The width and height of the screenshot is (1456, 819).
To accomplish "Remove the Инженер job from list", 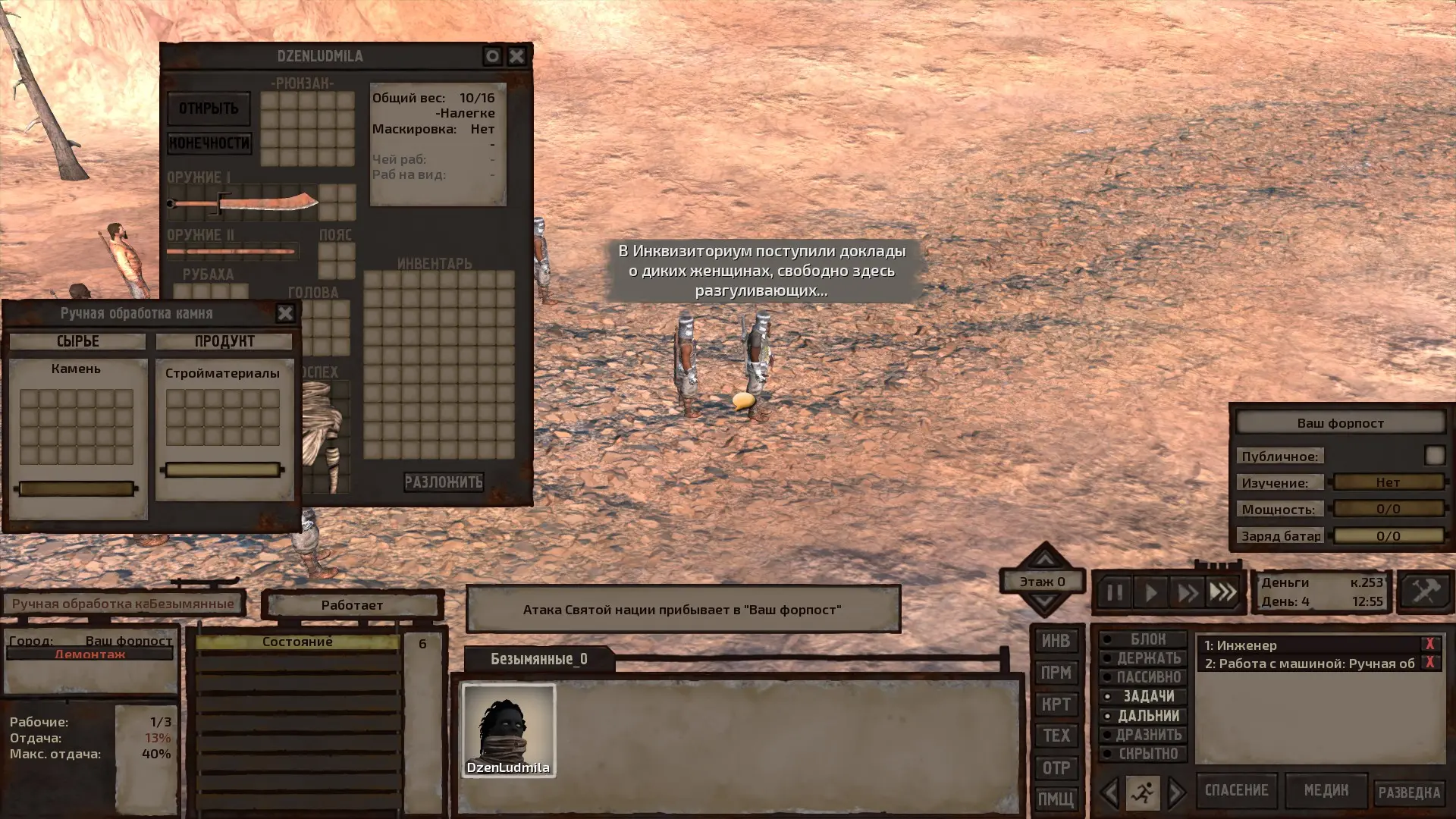I will tap(1429, 645).
